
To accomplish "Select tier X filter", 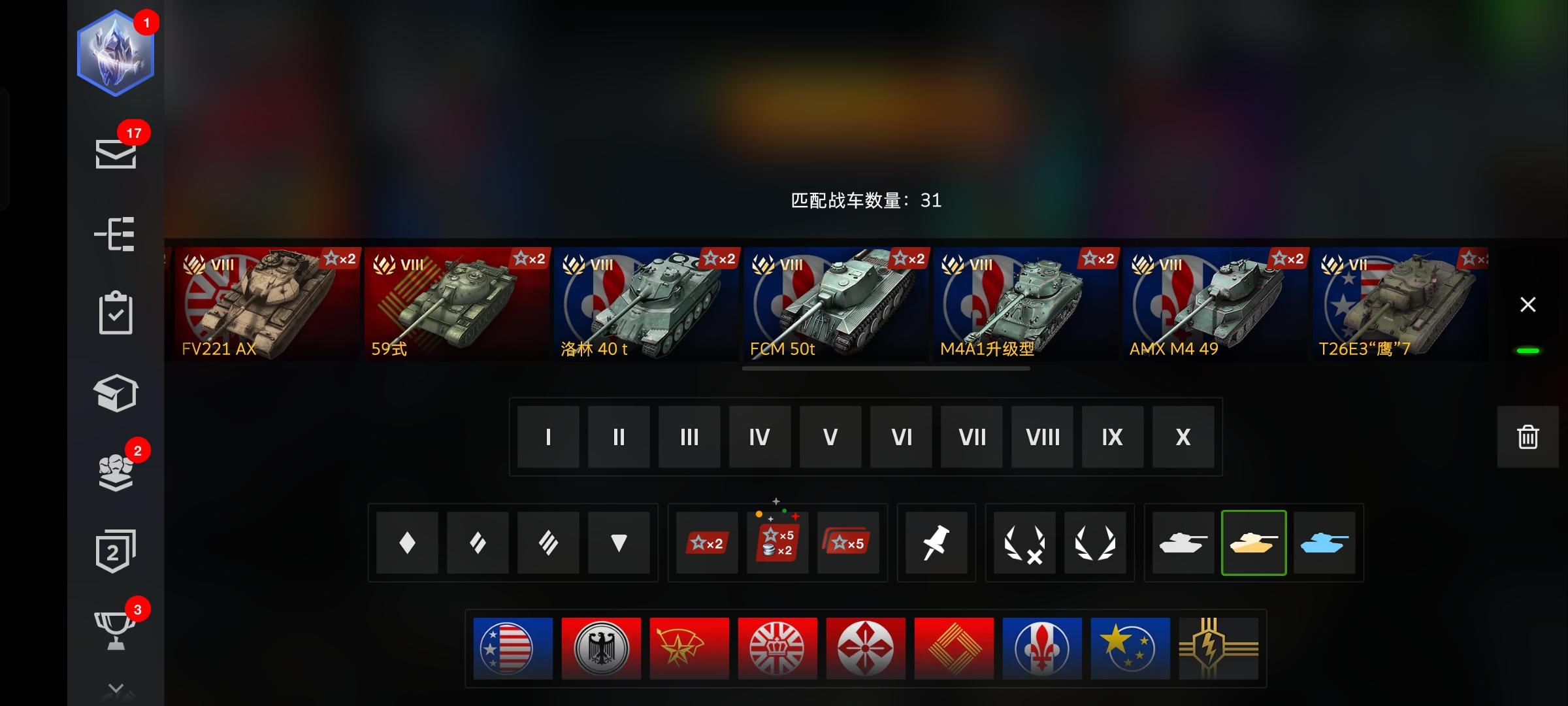I will coord(1182,437).
